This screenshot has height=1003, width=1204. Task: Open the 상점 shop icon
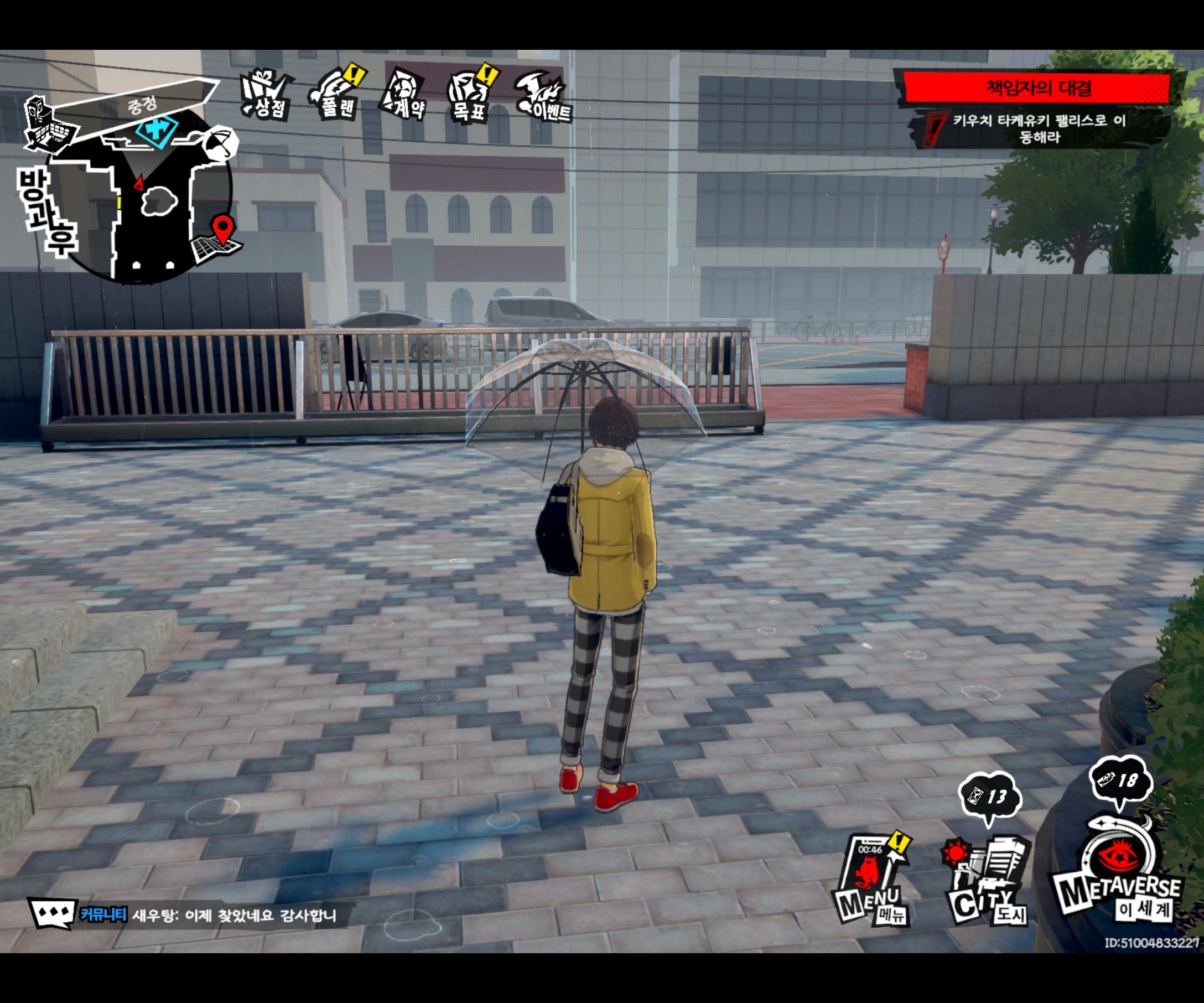pos(264,95)
